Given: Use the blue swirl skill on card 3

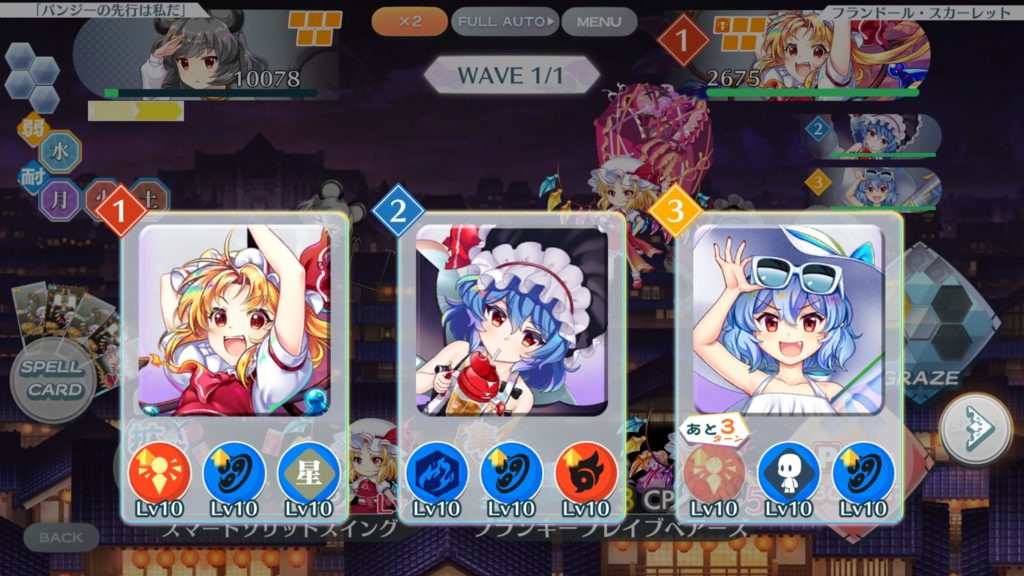Looking at the screenshot, I should click(862, 472).
